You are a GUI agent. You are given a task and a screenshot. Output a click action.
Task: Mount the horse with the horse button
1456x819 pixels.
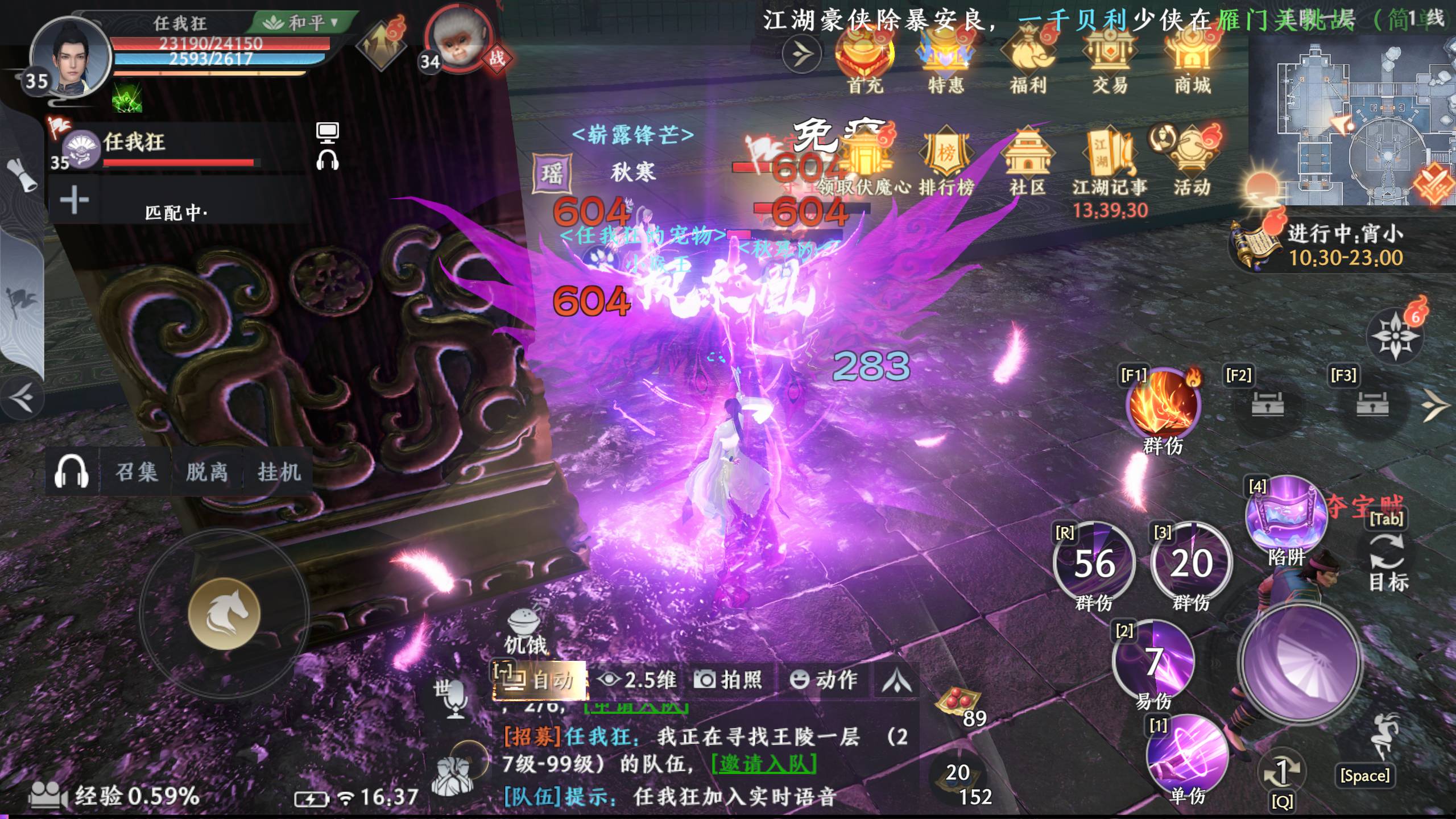pos(224,614)
